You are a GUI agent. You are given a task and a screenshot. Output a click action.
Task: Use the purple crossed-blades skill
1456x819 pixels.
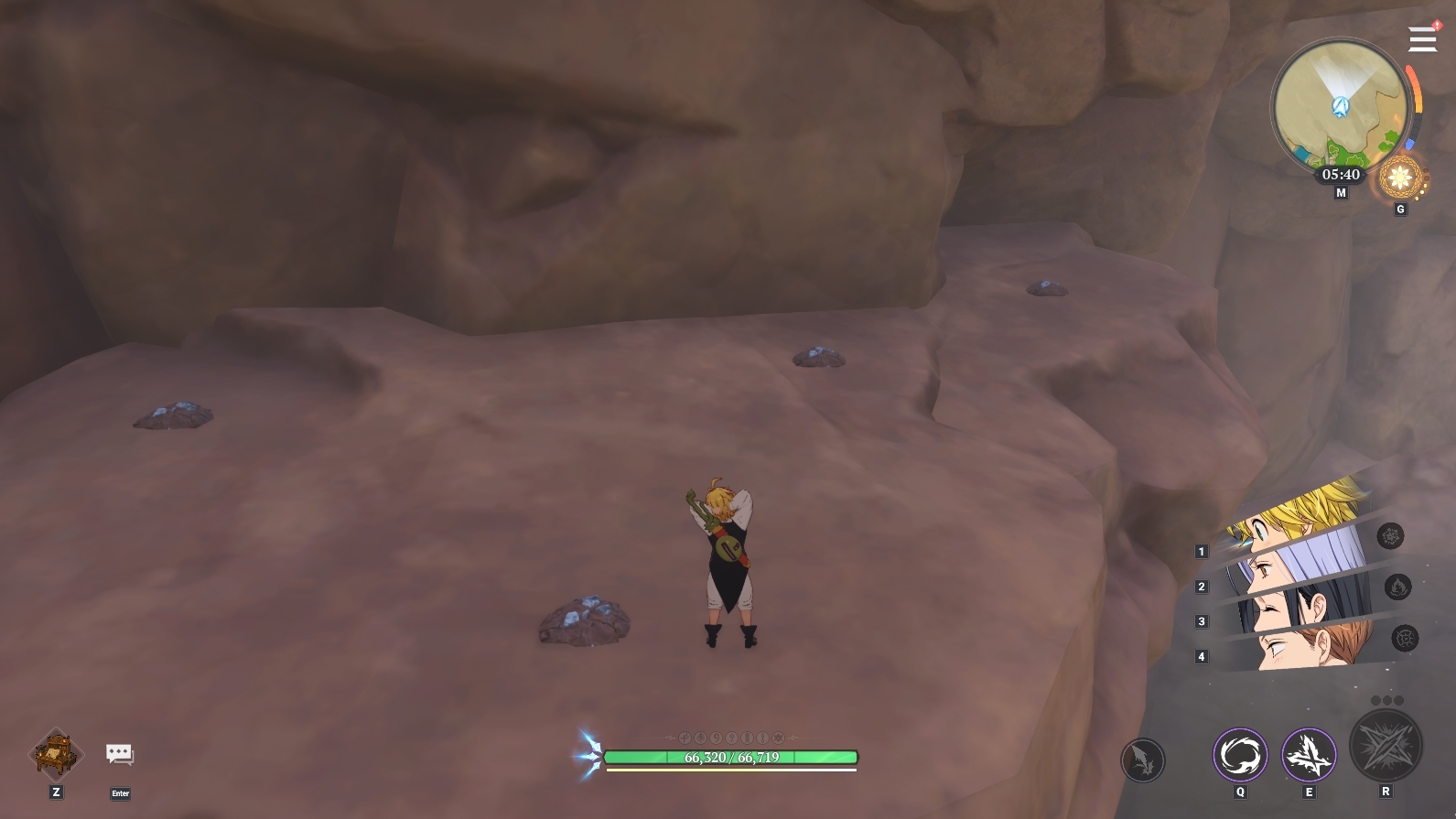pos(1309,756)
